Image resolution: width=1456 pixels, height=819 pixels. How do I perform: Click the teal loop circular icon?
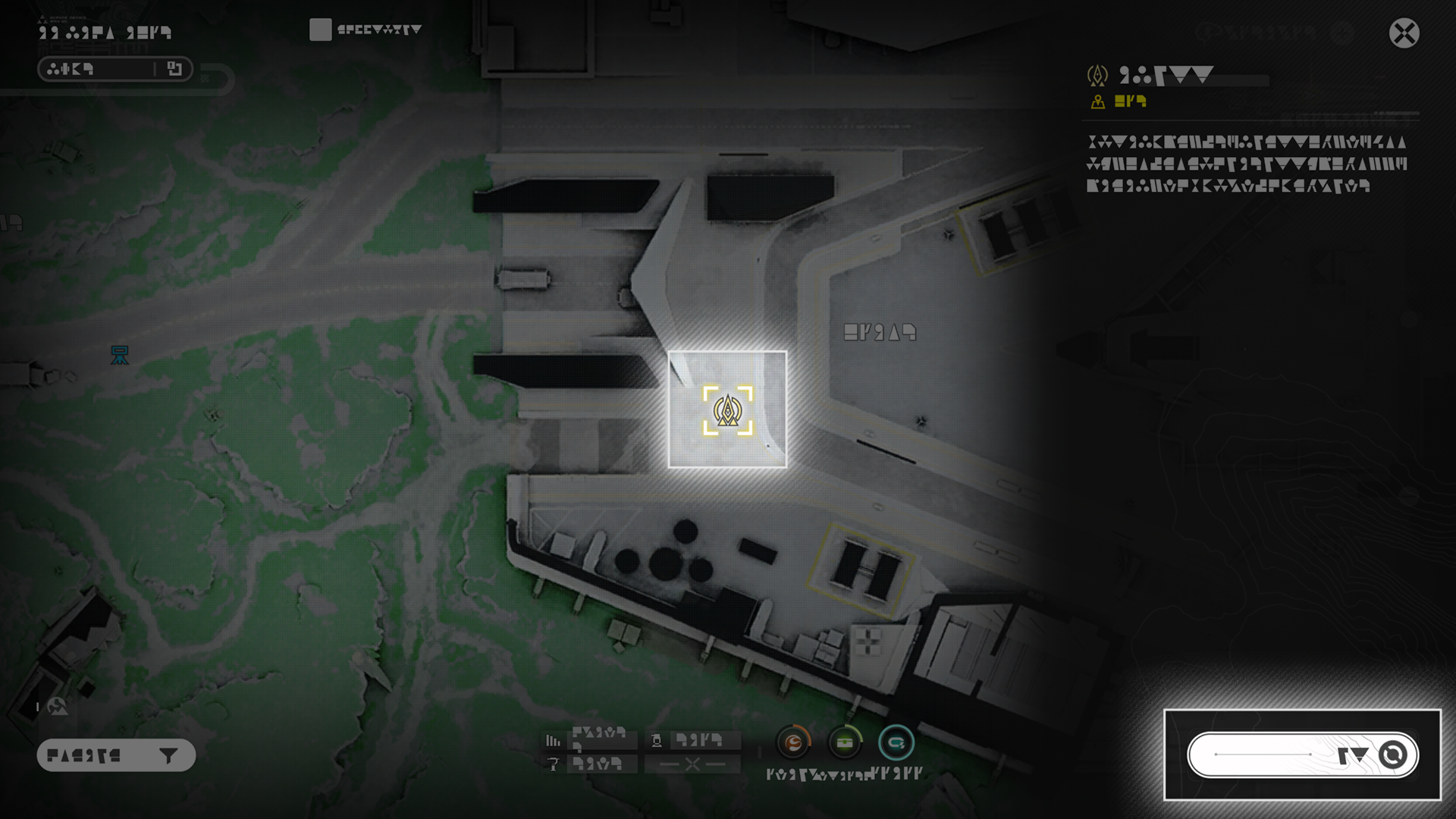pos(896,742)
